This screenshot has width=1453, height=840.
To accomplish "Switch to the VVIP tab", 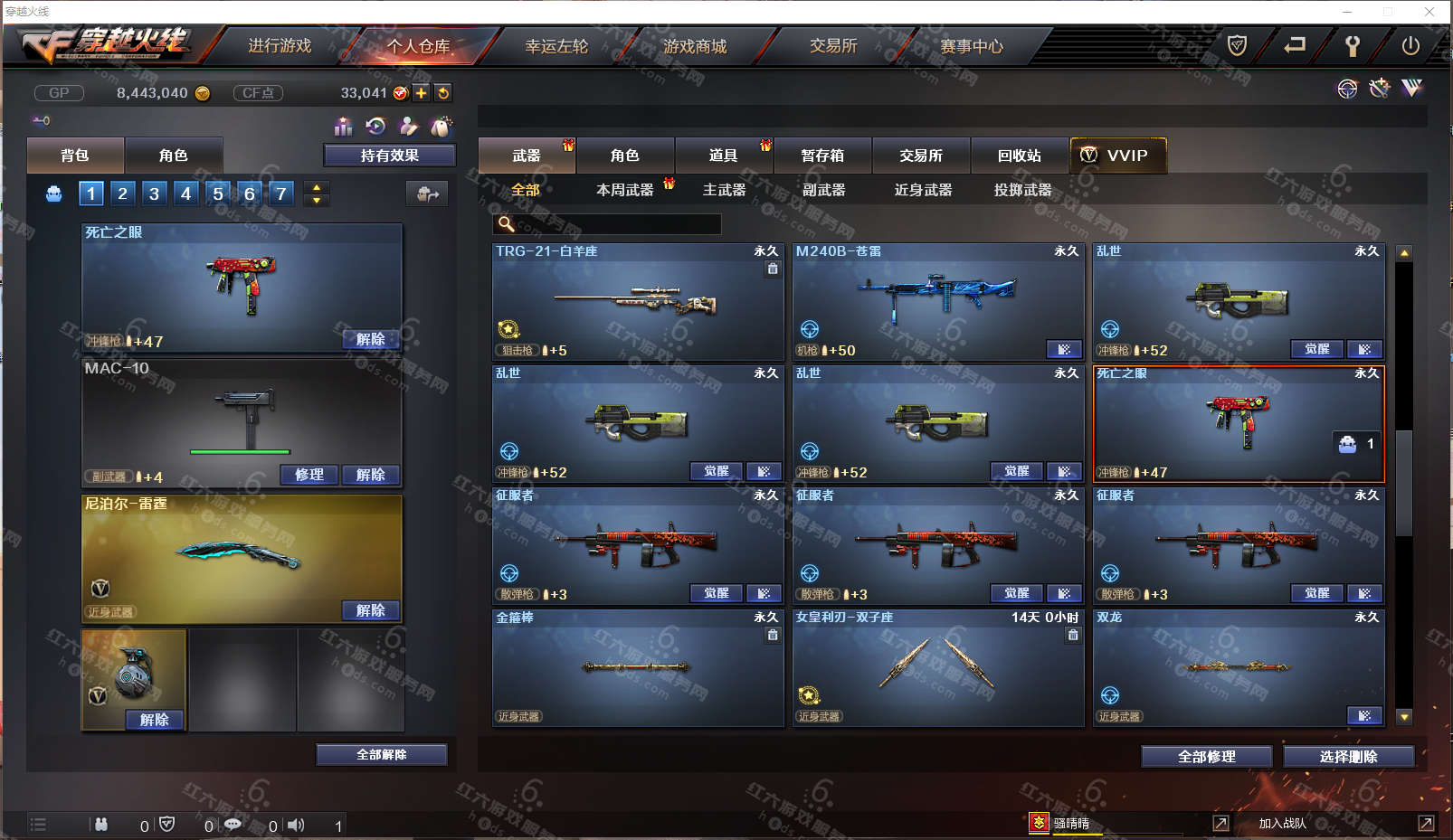I will [x=1117, y=156].
